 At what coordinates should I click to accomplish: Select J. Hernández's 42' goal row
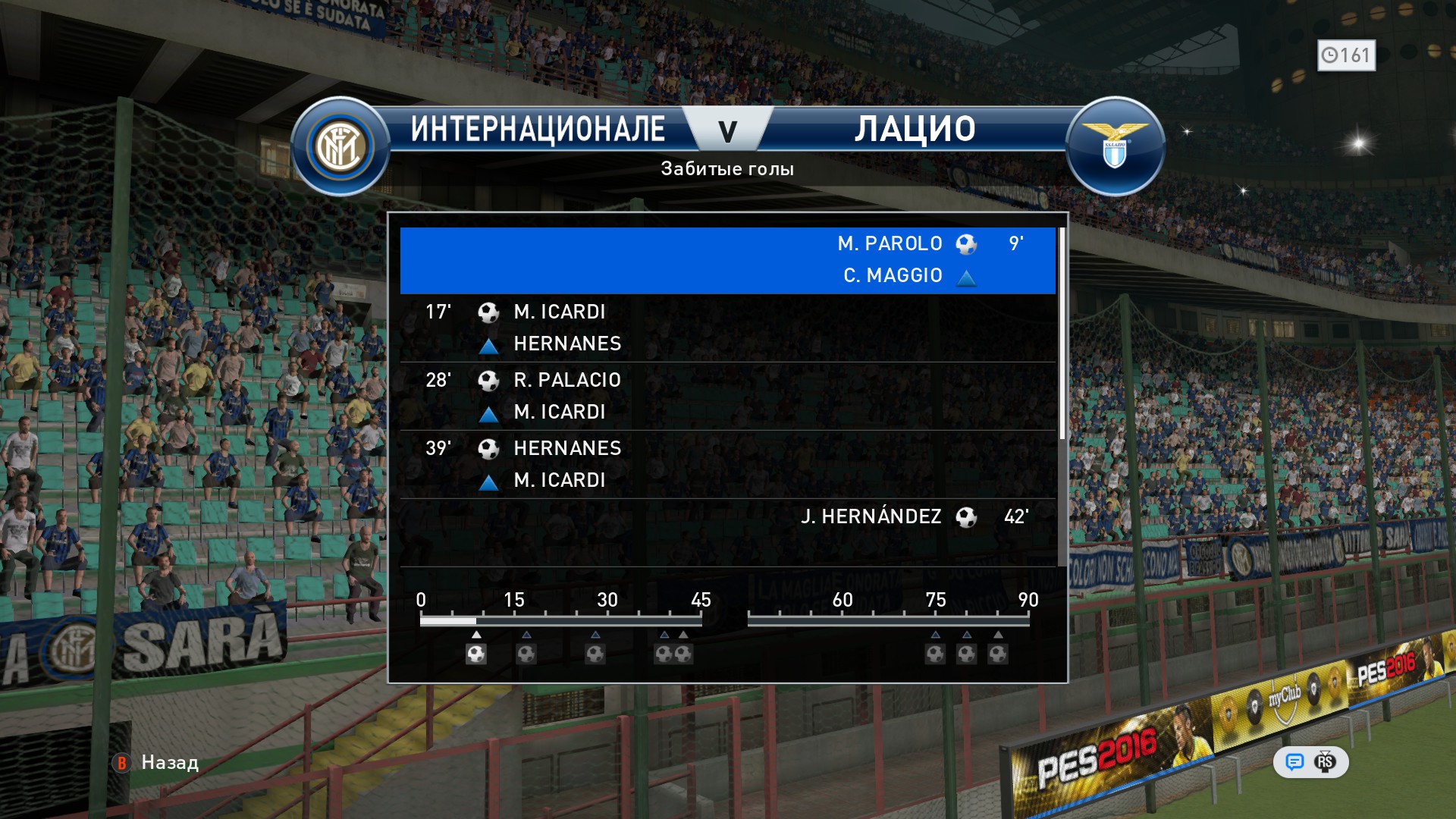[727, 531]
